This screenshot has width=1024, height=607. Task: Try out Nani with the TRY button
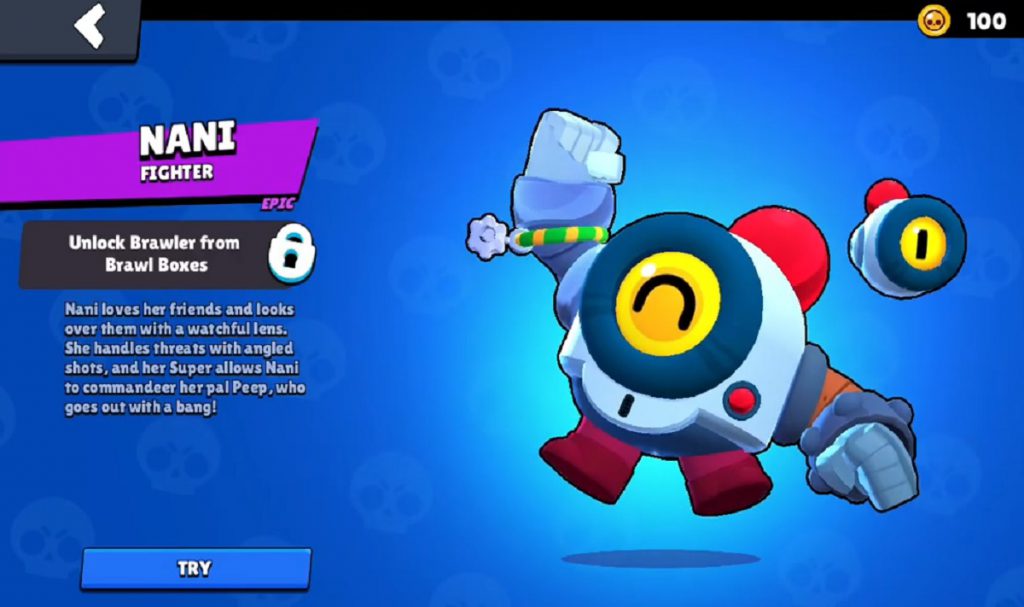[195, 568]
